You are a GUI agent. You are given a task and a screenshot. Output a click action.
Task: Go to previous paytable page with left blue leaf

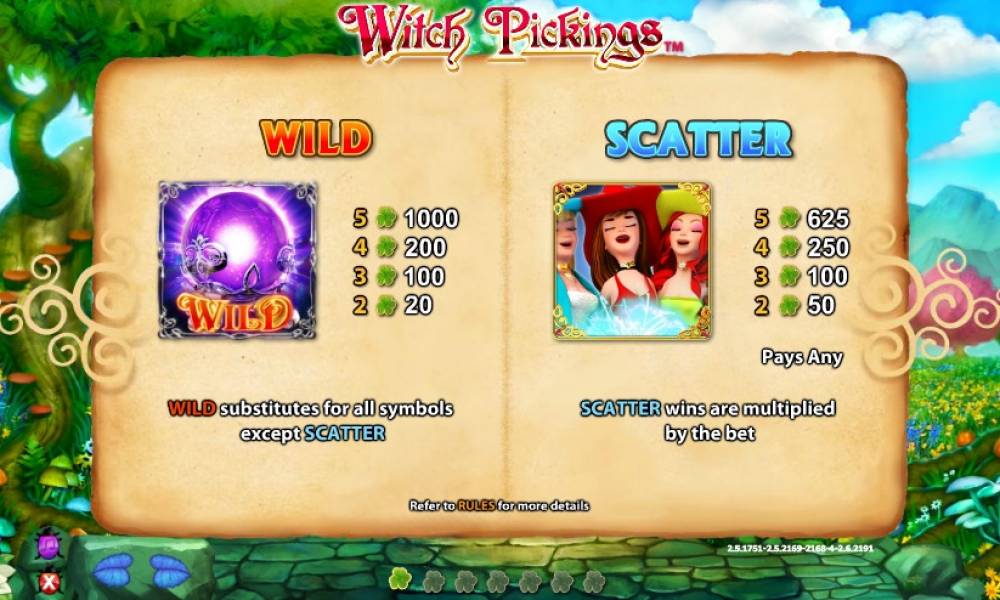tap(112, 571)
